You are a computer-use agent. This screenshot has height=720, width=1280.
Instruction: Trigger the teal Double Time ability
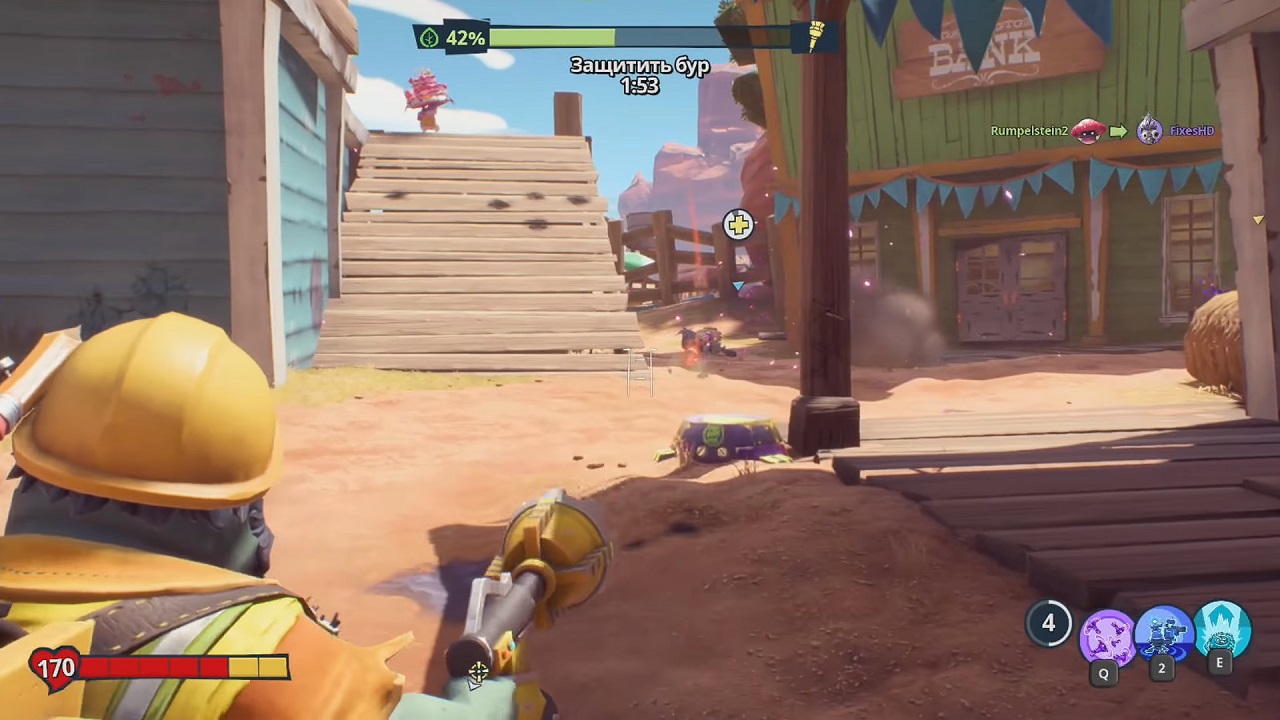[x=1221, y=628]
